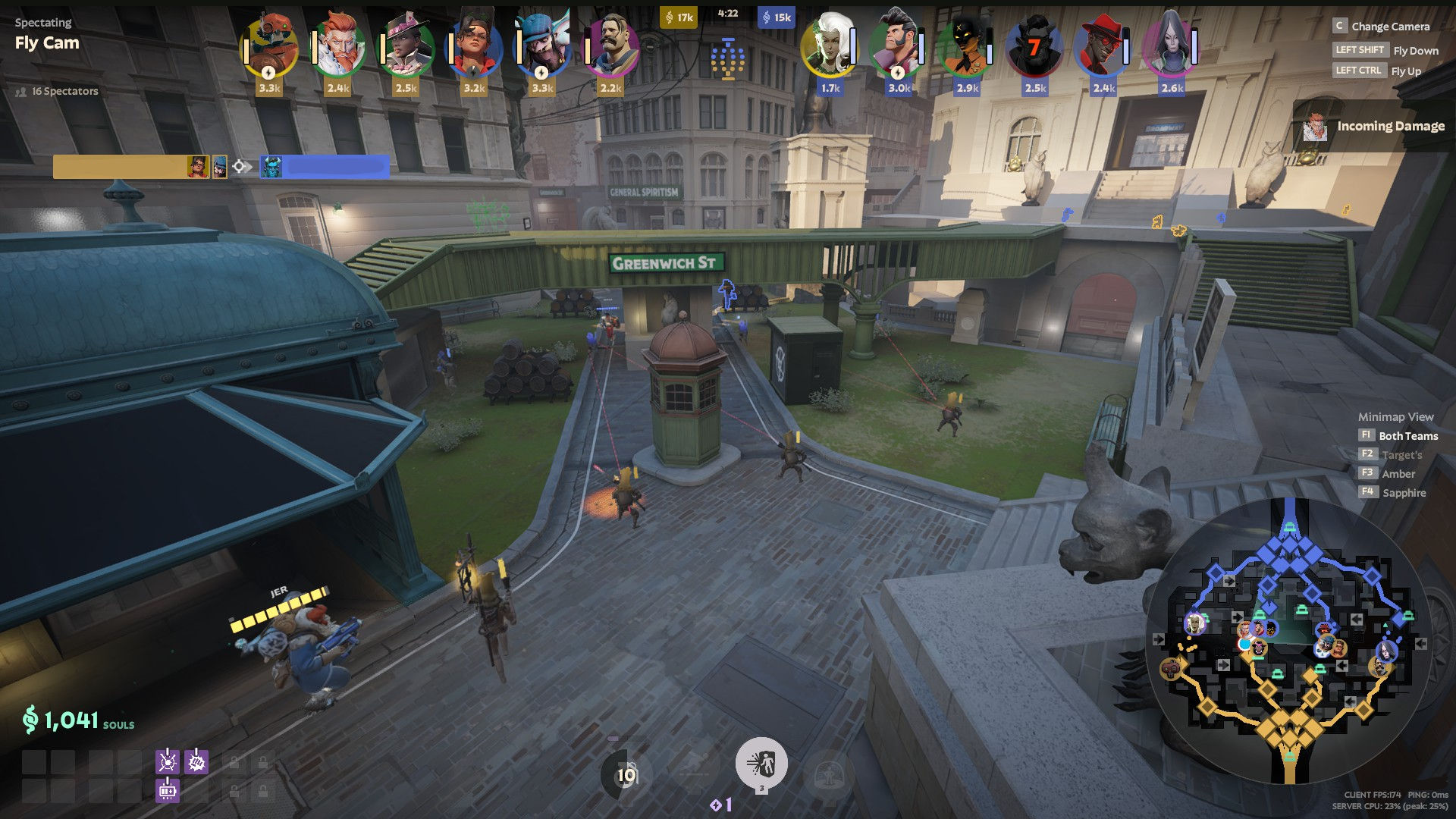The height and width of the screenshot is (819, 1456).
Task: Select the purple fist burst item
Action: (196, 761)
